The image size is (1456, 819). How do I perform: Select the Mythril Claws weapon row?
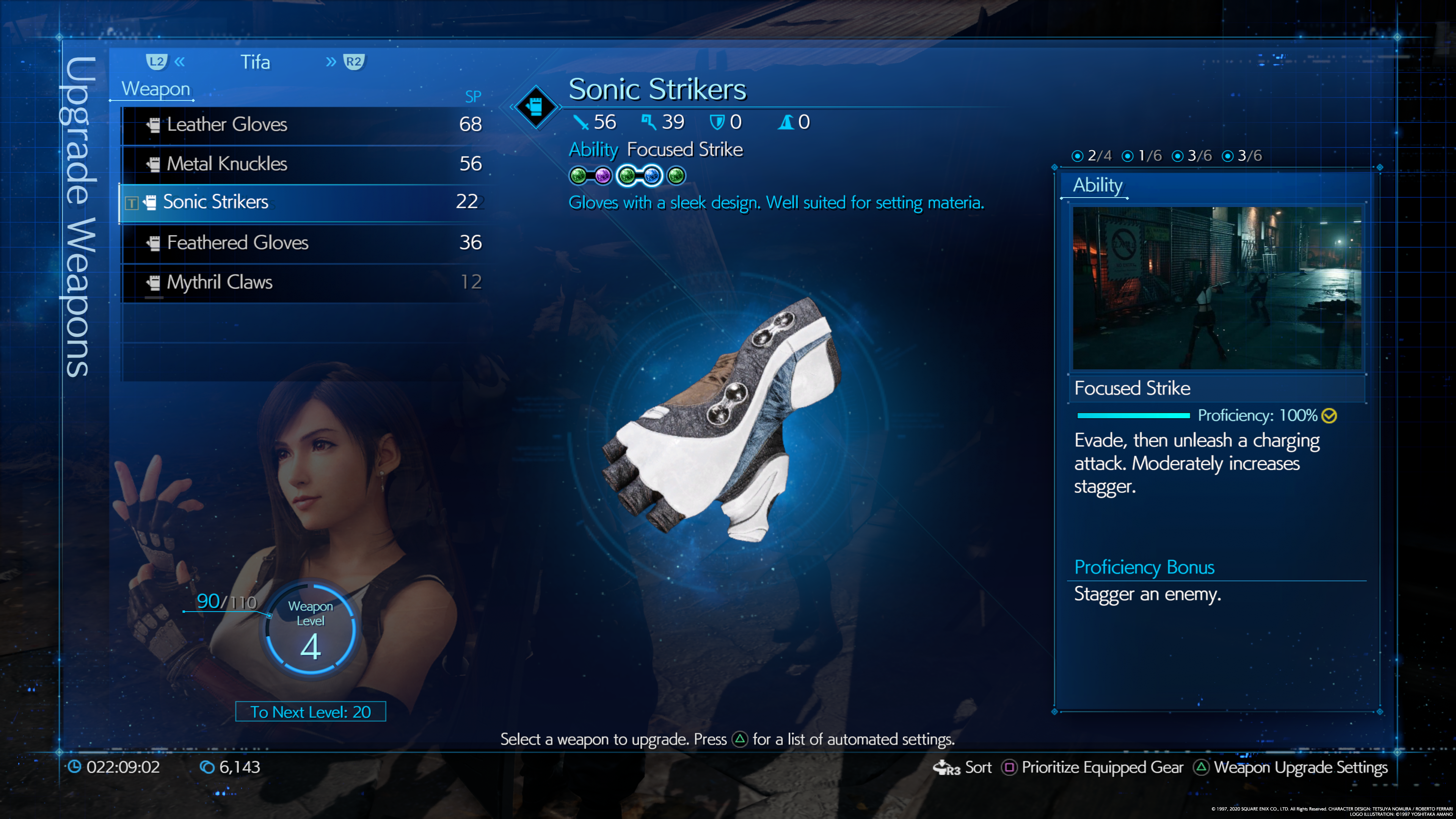point(305,282)
